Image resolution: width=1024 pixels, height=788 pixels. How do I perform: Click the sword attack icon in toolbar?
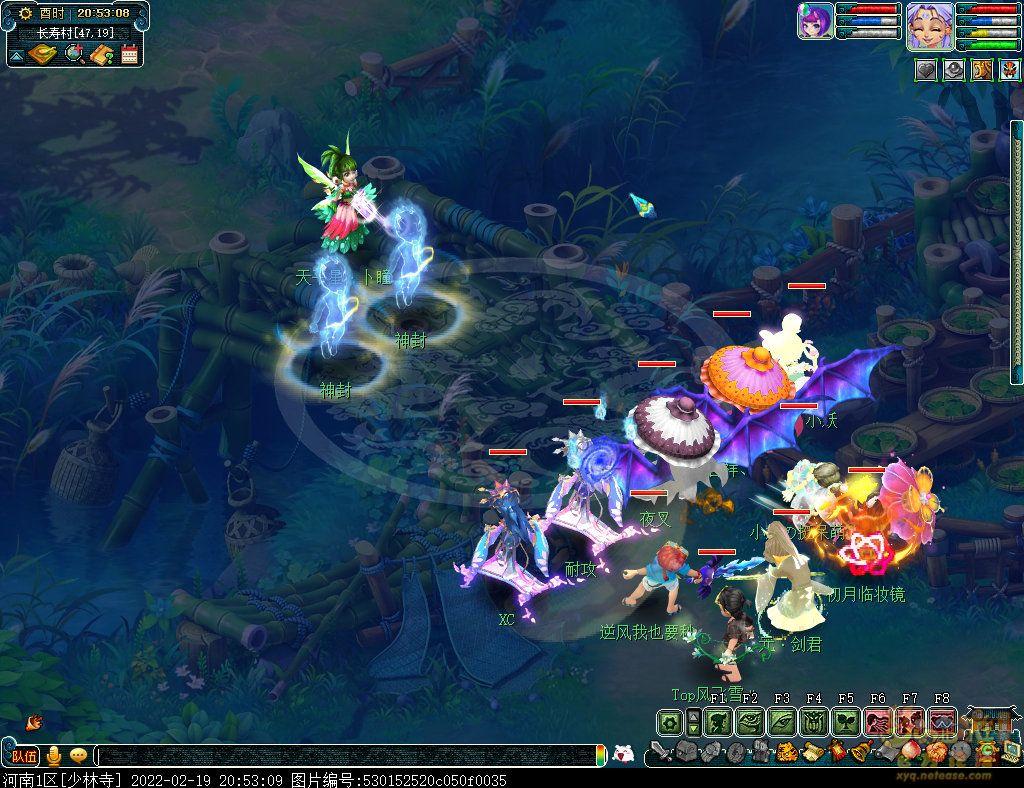point(661,752)
